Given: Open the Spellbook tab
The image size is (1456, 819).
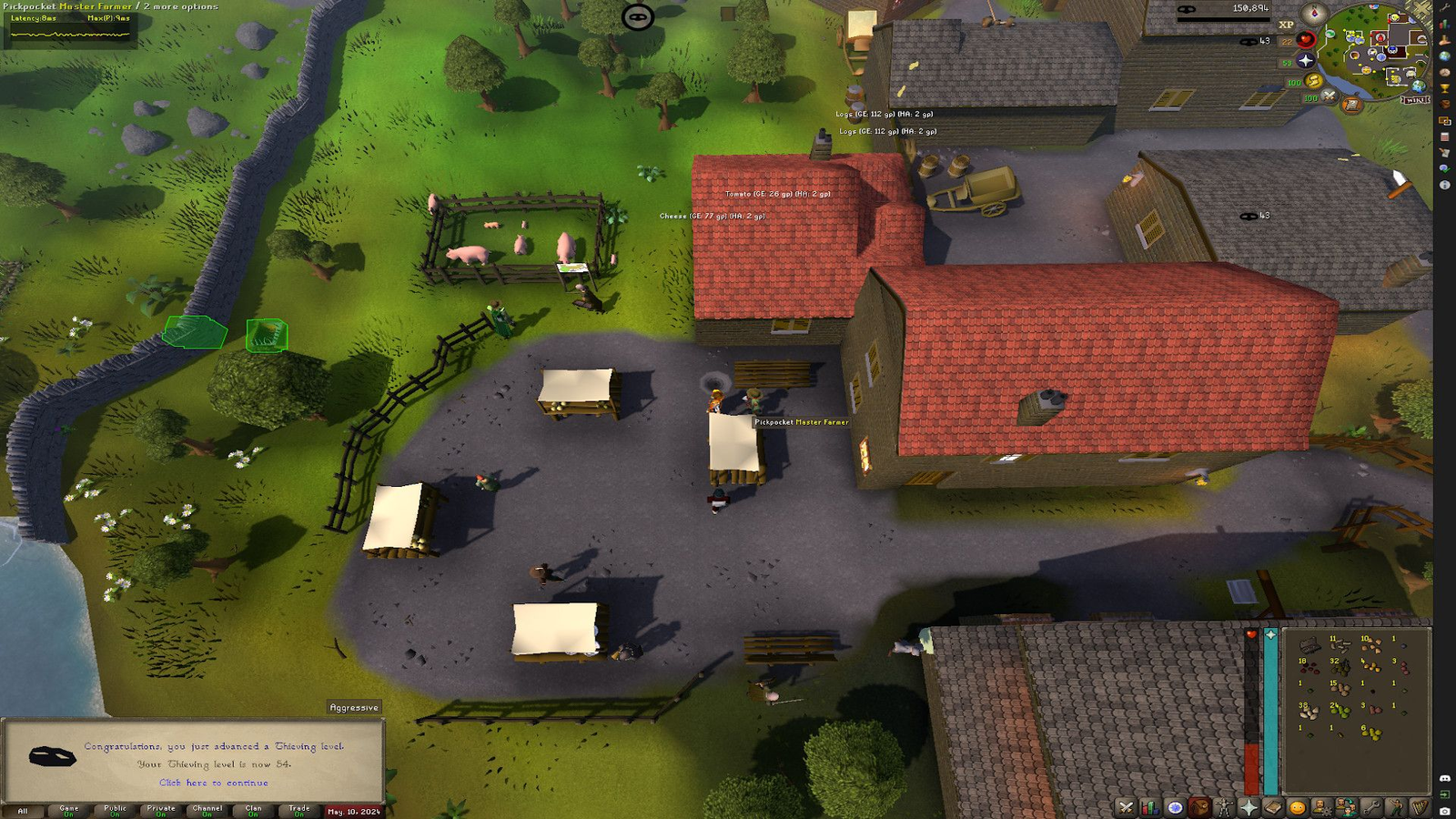Looking at the screenshot, I should (x=1273, y=807).
